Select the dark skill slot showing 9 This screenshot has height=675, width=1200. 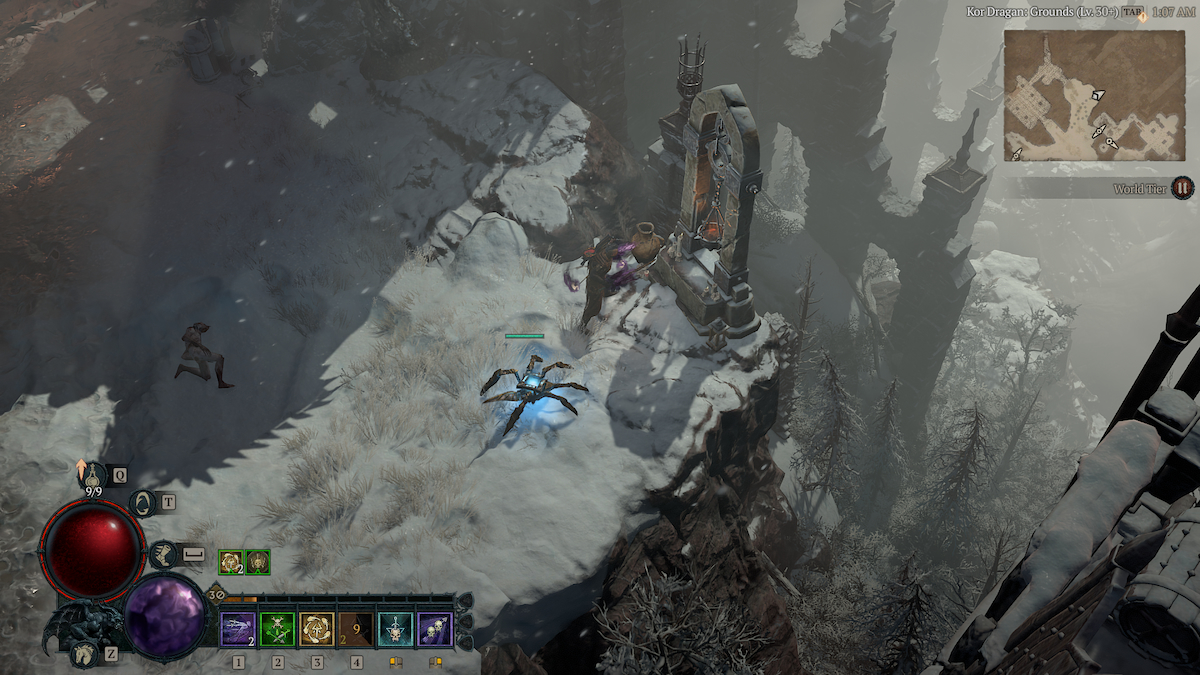click(357, 630)
